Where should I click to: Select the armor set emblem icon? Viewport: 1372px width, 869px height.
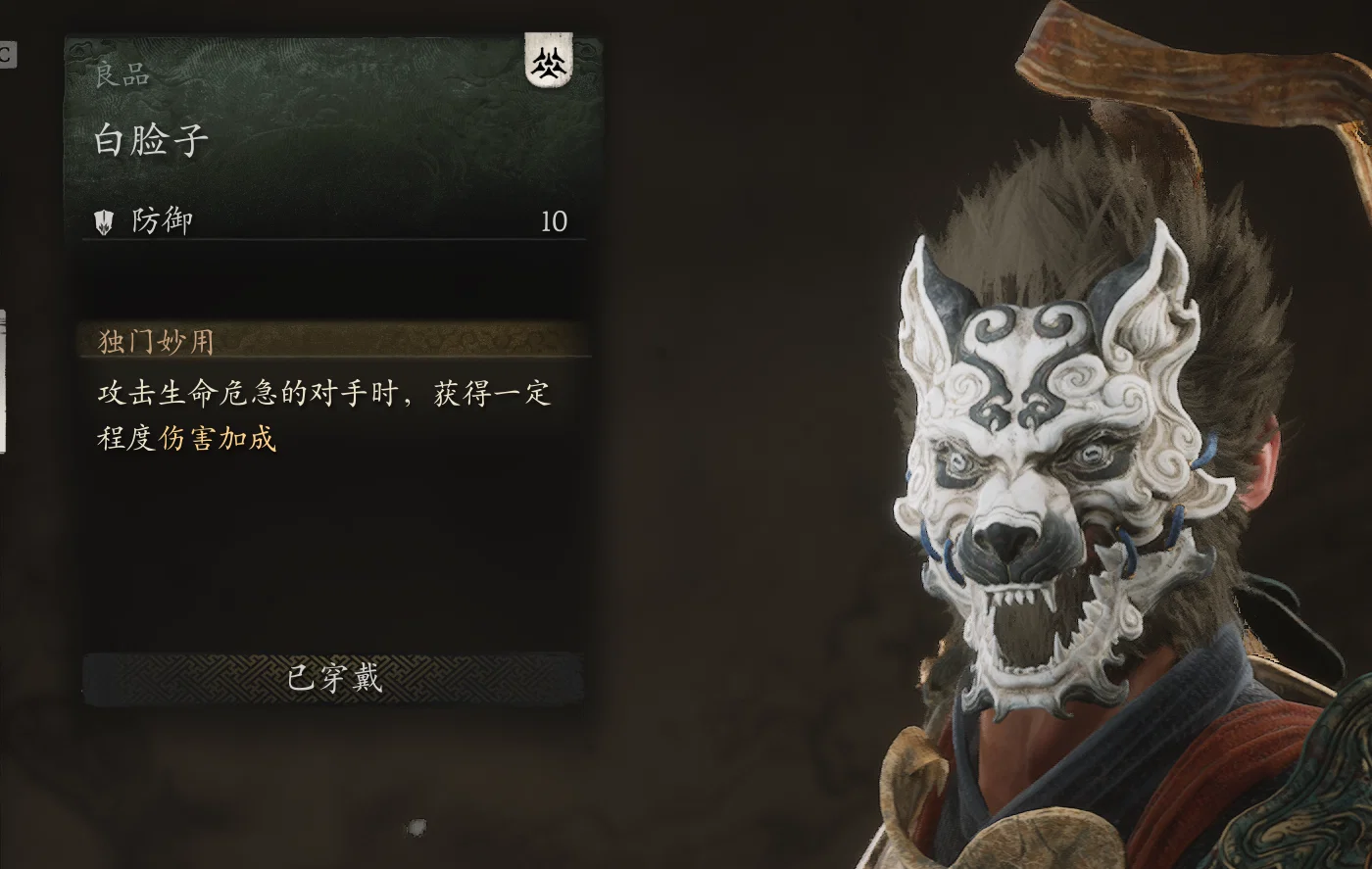click(549, 62)
